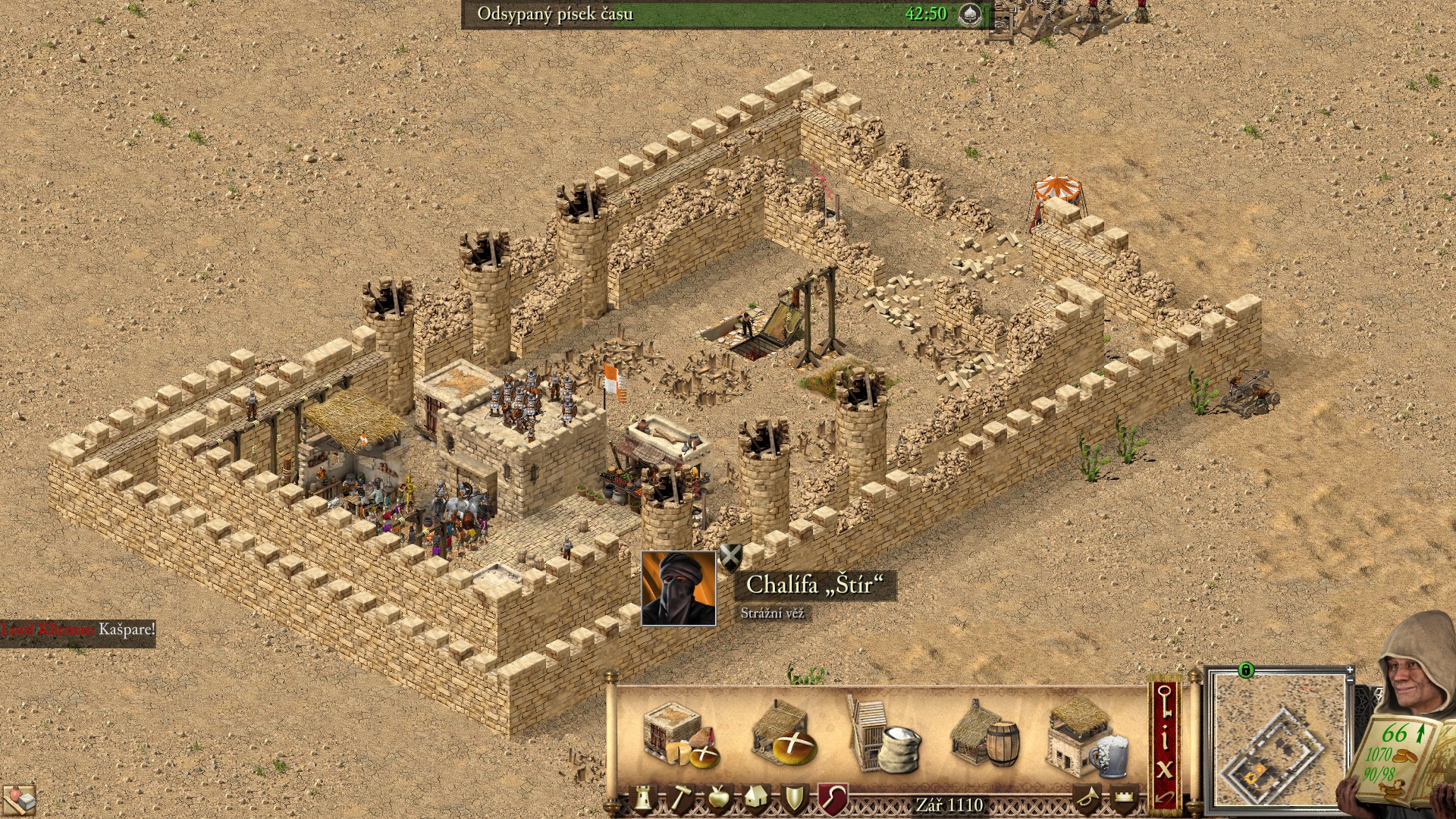Pick the mill with flour sack
This screenshot has height=819, width=1456.
883,737
